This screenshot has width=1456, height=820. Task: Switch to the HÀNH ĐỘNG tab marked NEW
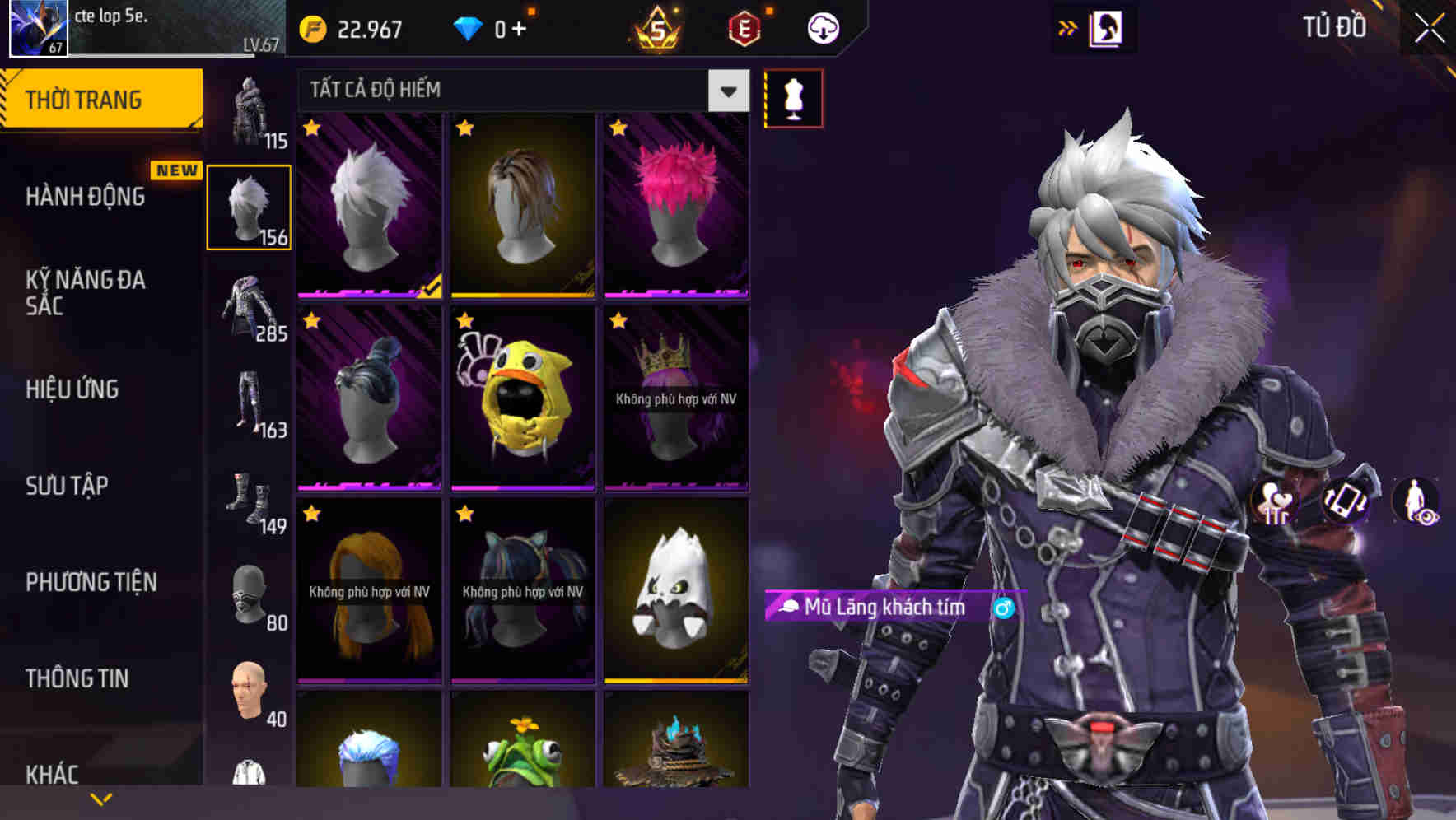(x=86, y=196)
